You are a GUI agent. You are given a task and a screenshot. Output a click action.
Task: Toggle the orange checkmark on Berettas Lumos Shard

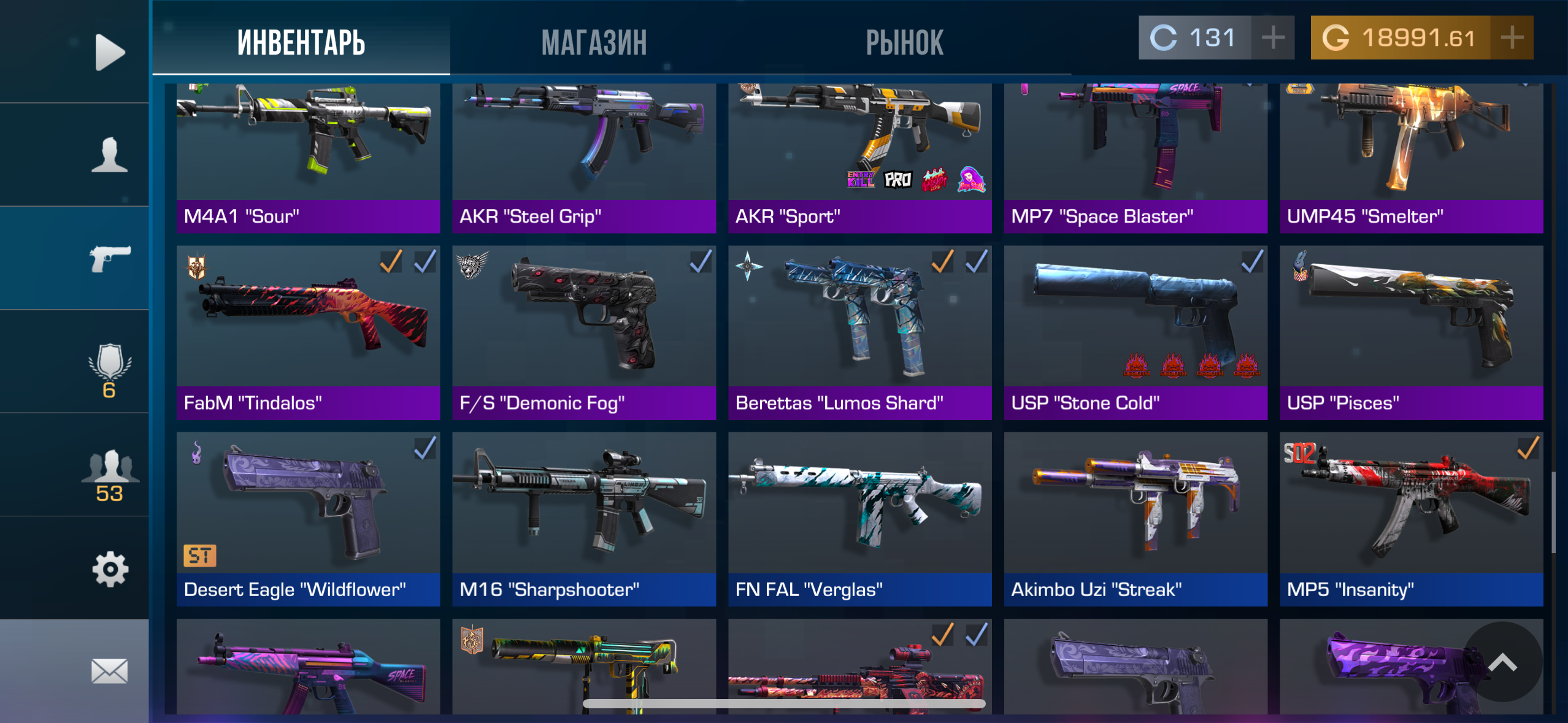point(943,261)
